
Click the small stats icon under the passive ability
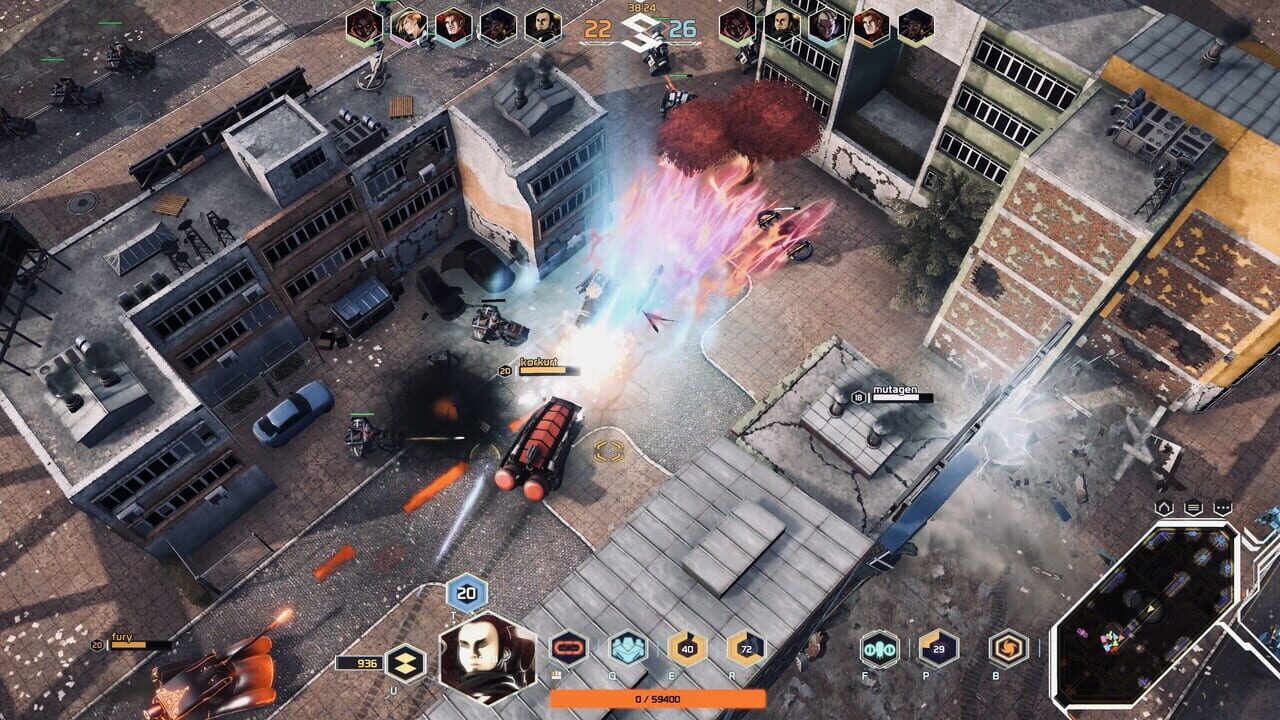pos(556,674)
